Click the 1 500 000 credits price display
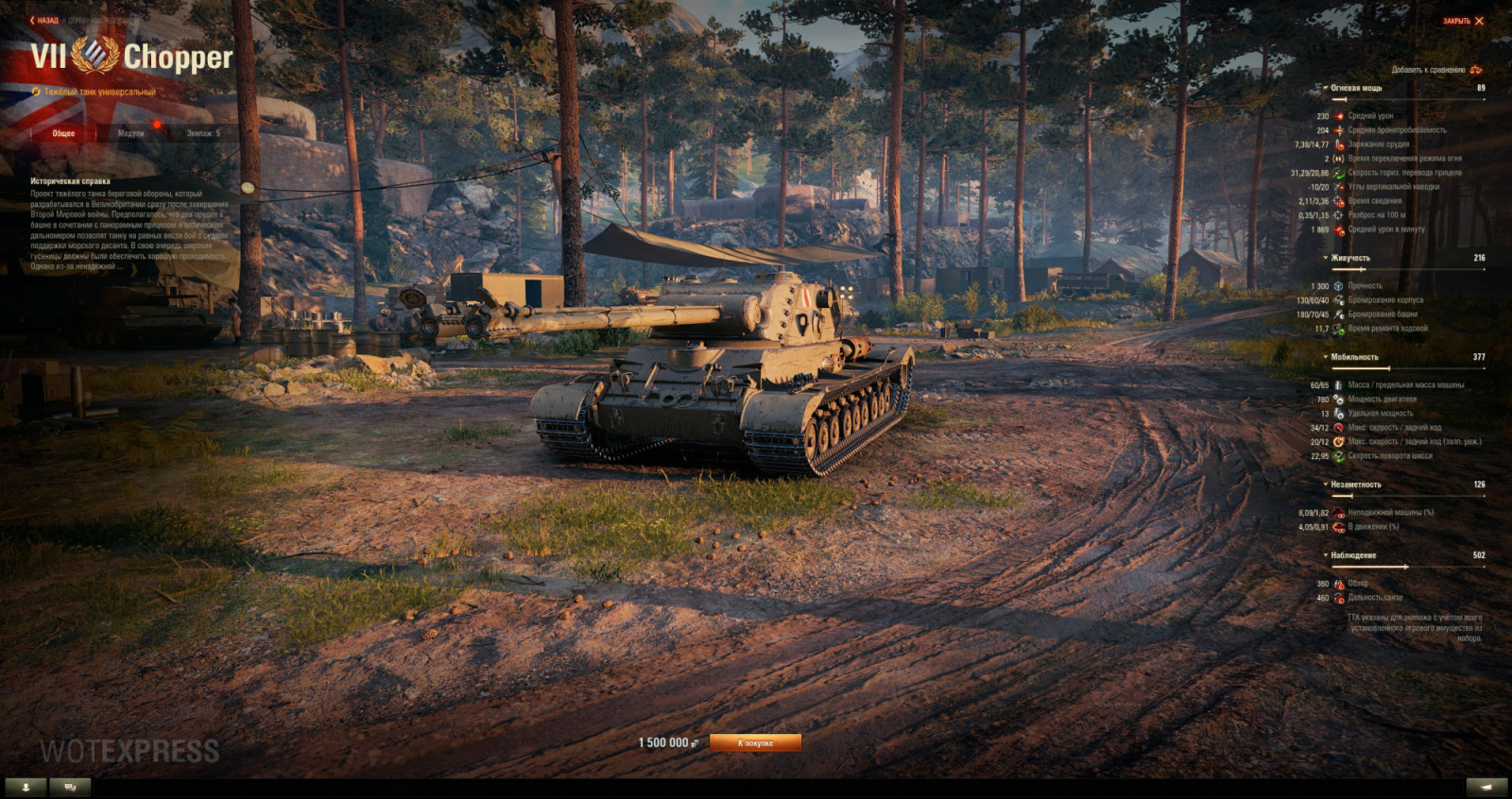This screenshot has height=799, width=1512. (661, 743)
